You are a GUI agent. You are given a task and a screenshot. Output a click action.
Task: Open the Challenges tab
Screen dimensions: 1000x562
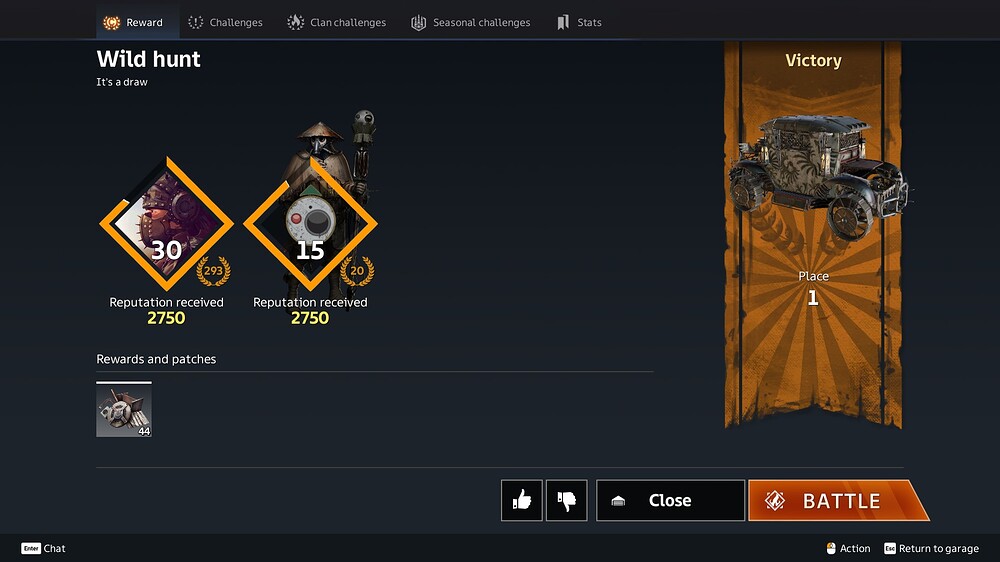point(226,22)
